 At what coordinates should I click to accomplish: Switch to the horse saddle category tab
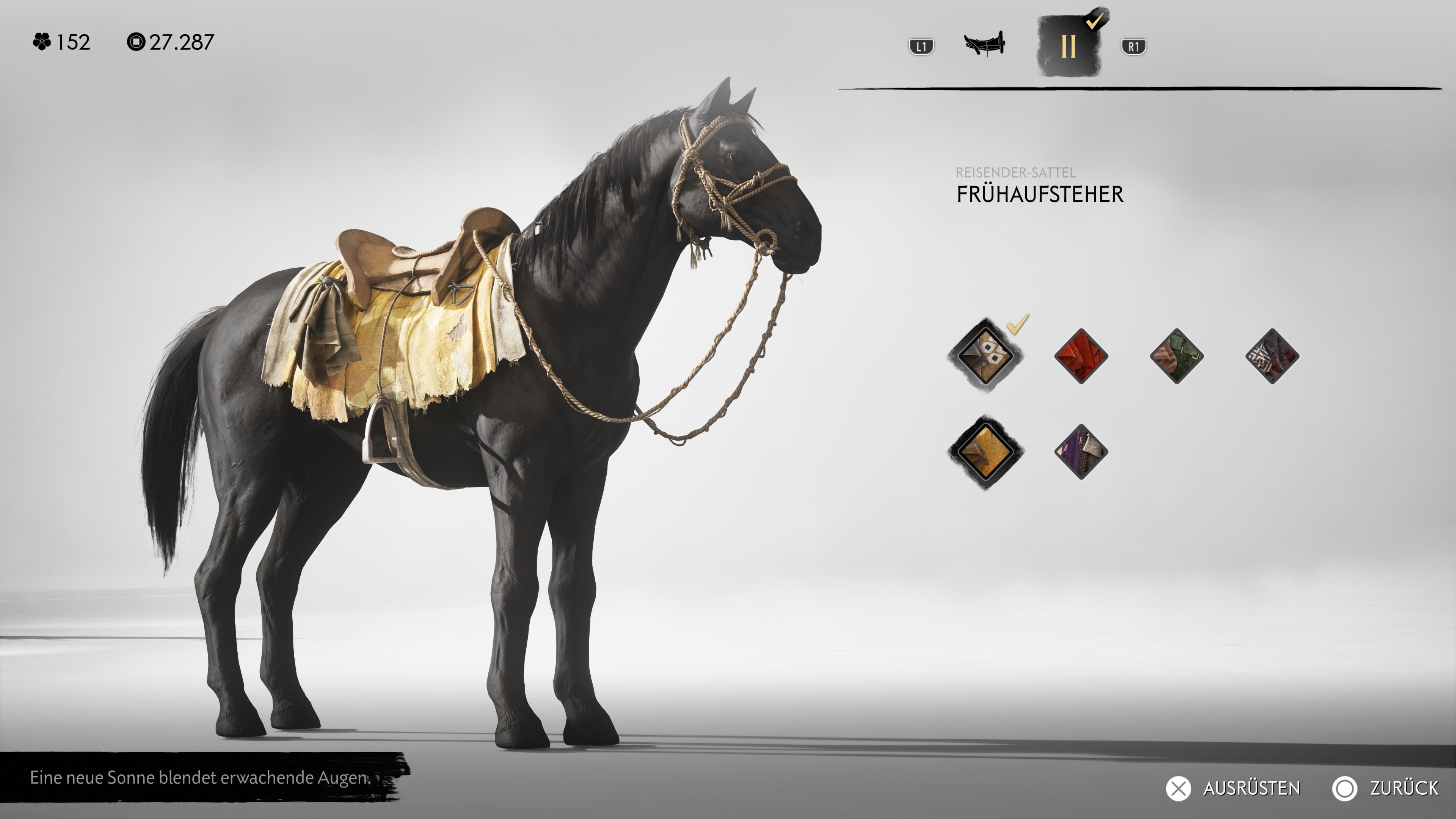pos(984,44)
